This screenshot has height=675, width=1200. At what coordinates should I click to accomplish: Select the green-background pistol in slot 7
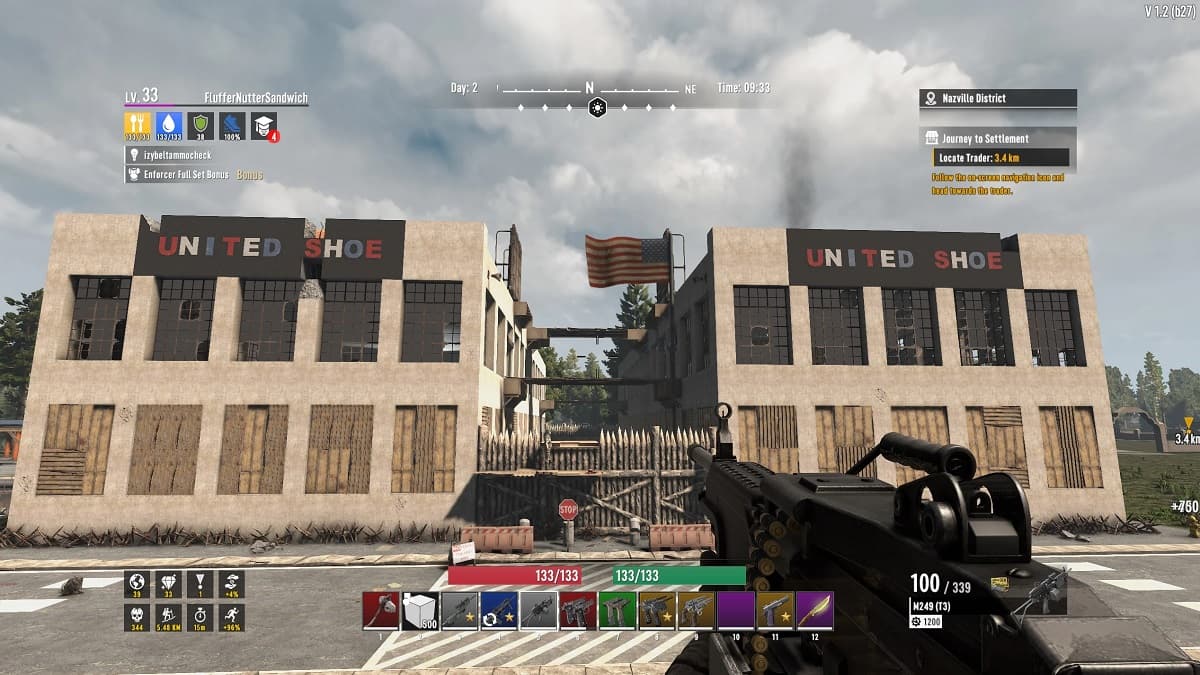618,611
